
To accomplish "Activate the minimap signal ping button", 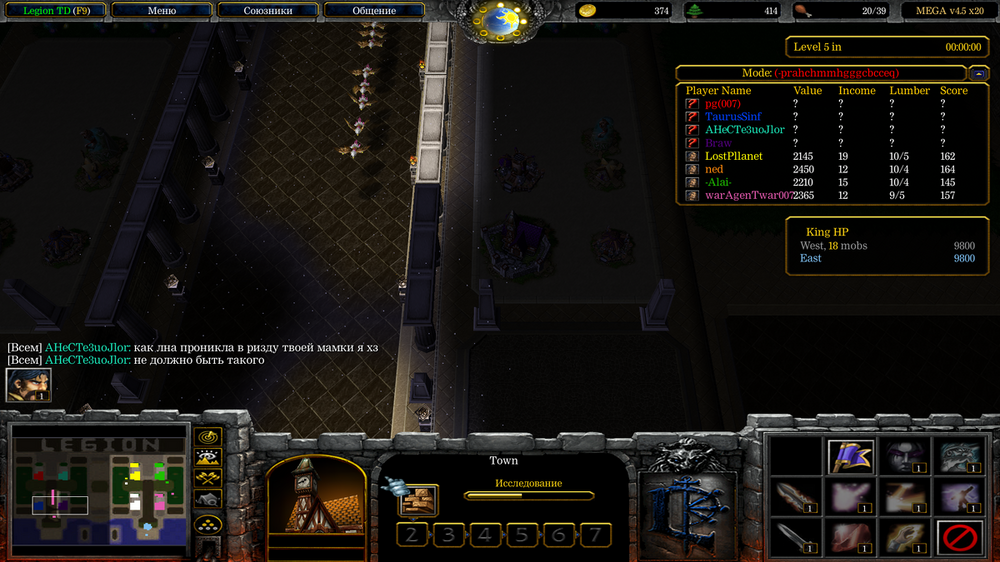I will point(208,437).
